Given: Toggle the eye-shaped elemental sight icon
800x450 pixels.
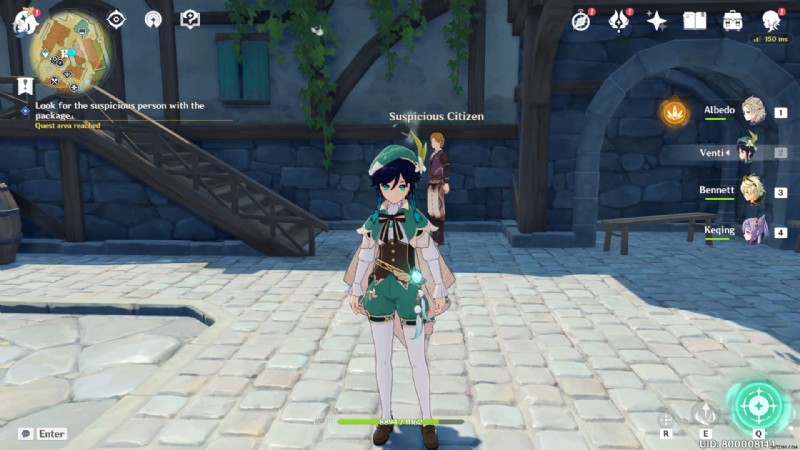Looking at the screenshot, I should [117, 19].
